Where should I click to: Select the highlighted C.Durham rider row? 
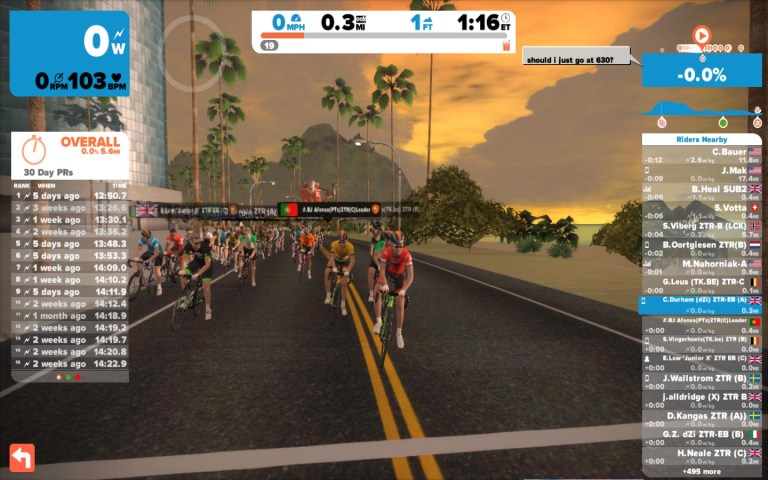click(701, 304)
